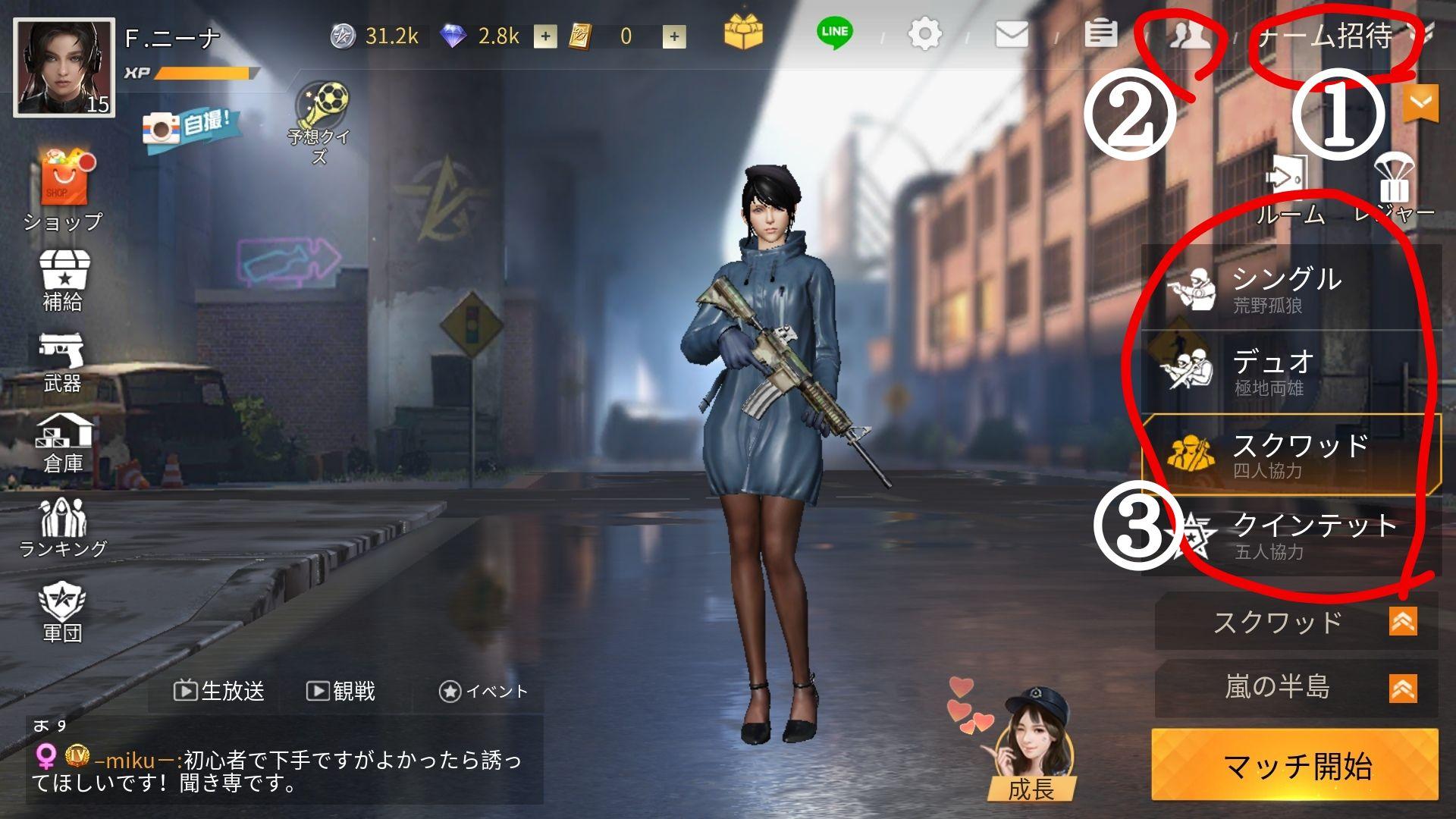Open the mail envelope inbox
This screenshot has height=819, width=1456.
coord(1012,34)
